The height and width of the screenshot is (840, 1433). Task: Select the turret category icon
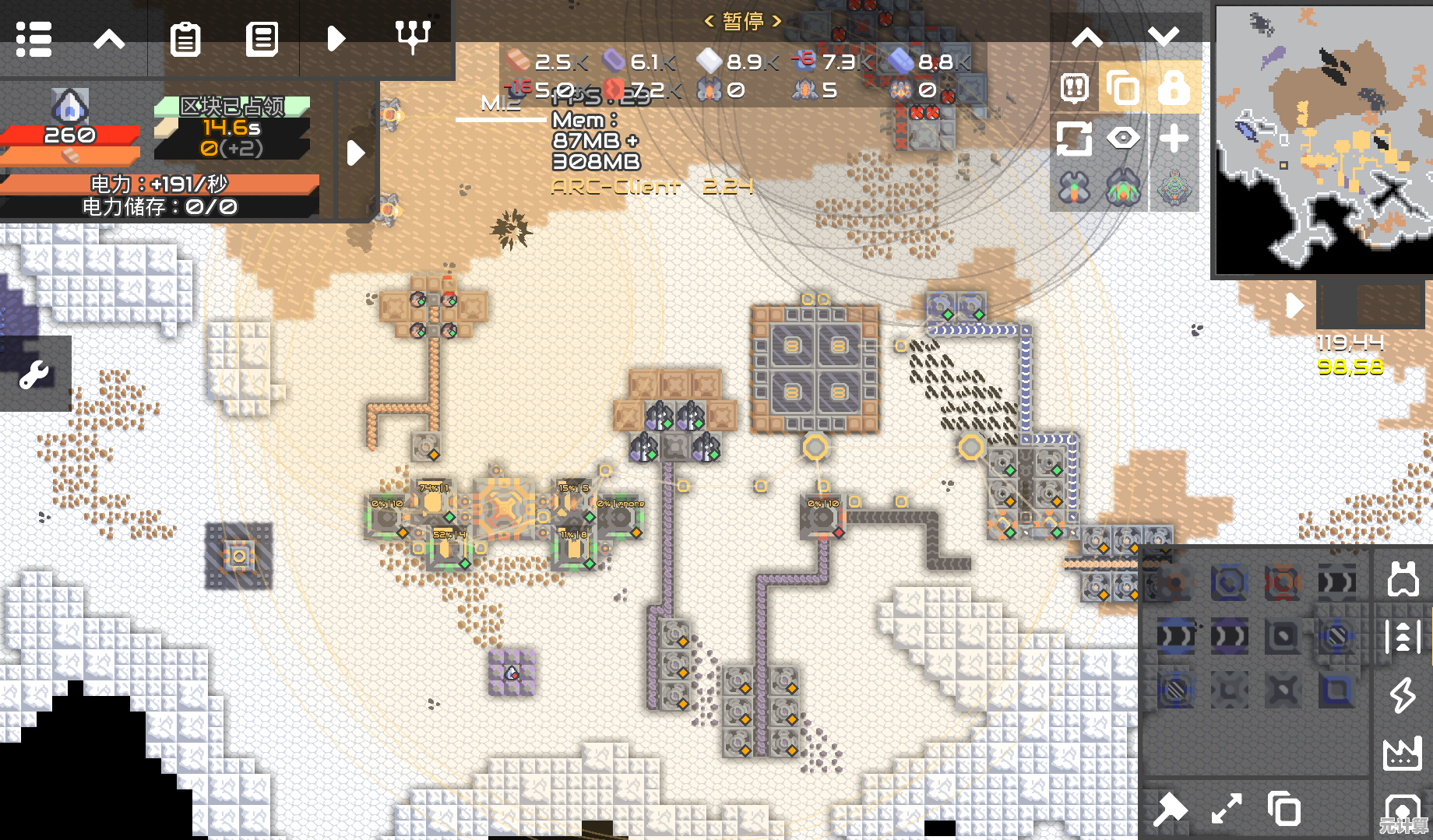(1403, 579)
